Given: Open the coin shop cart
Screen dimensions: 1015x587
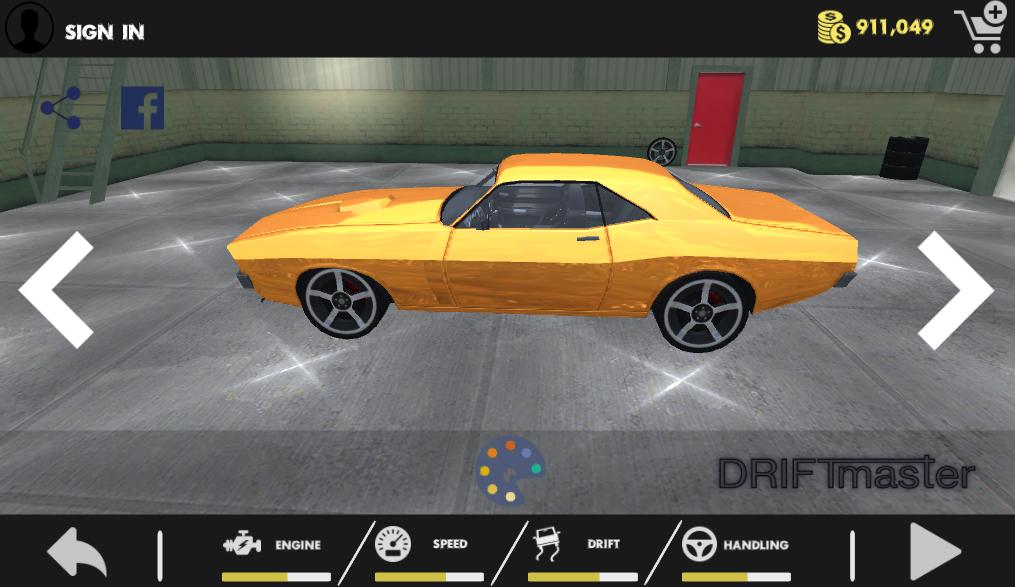Looking at the screenshot, I should click(979, 29).
